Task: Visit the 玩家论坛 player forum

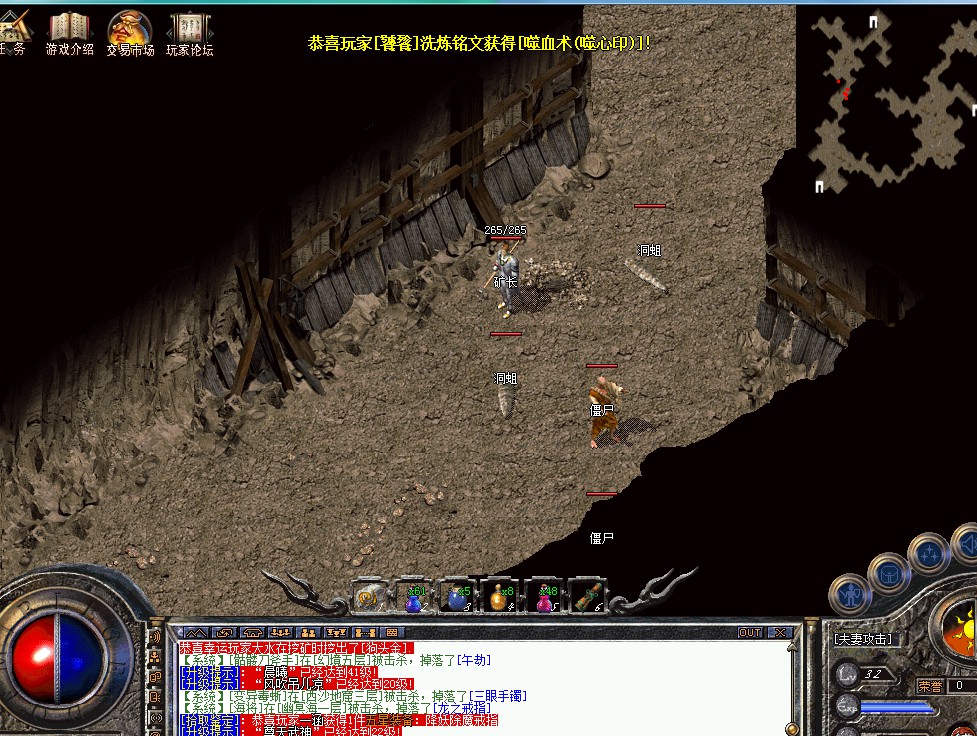Action: coord(189,31)
